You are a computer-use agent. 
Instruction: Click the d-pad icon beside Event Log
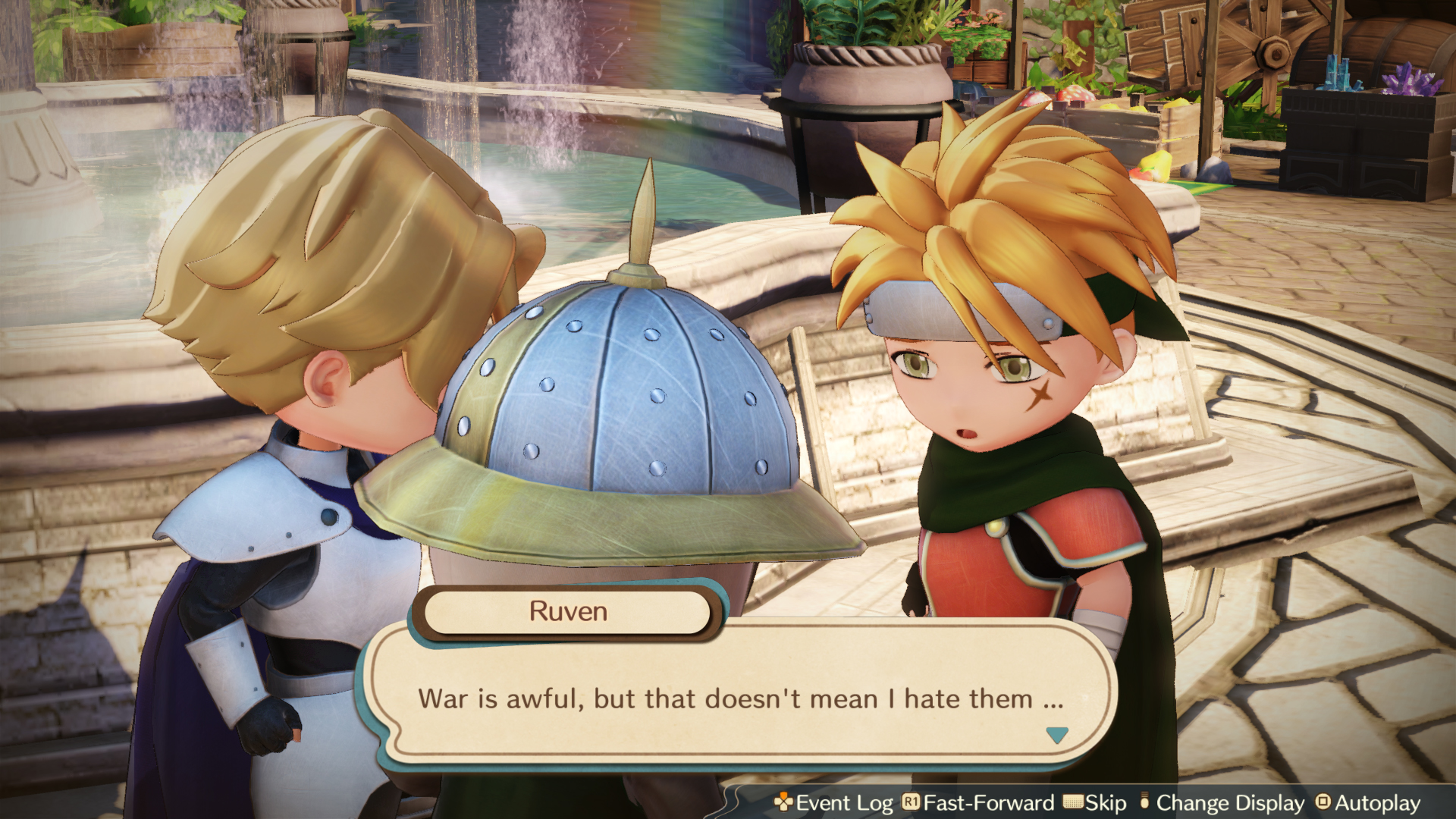[782, 803]
